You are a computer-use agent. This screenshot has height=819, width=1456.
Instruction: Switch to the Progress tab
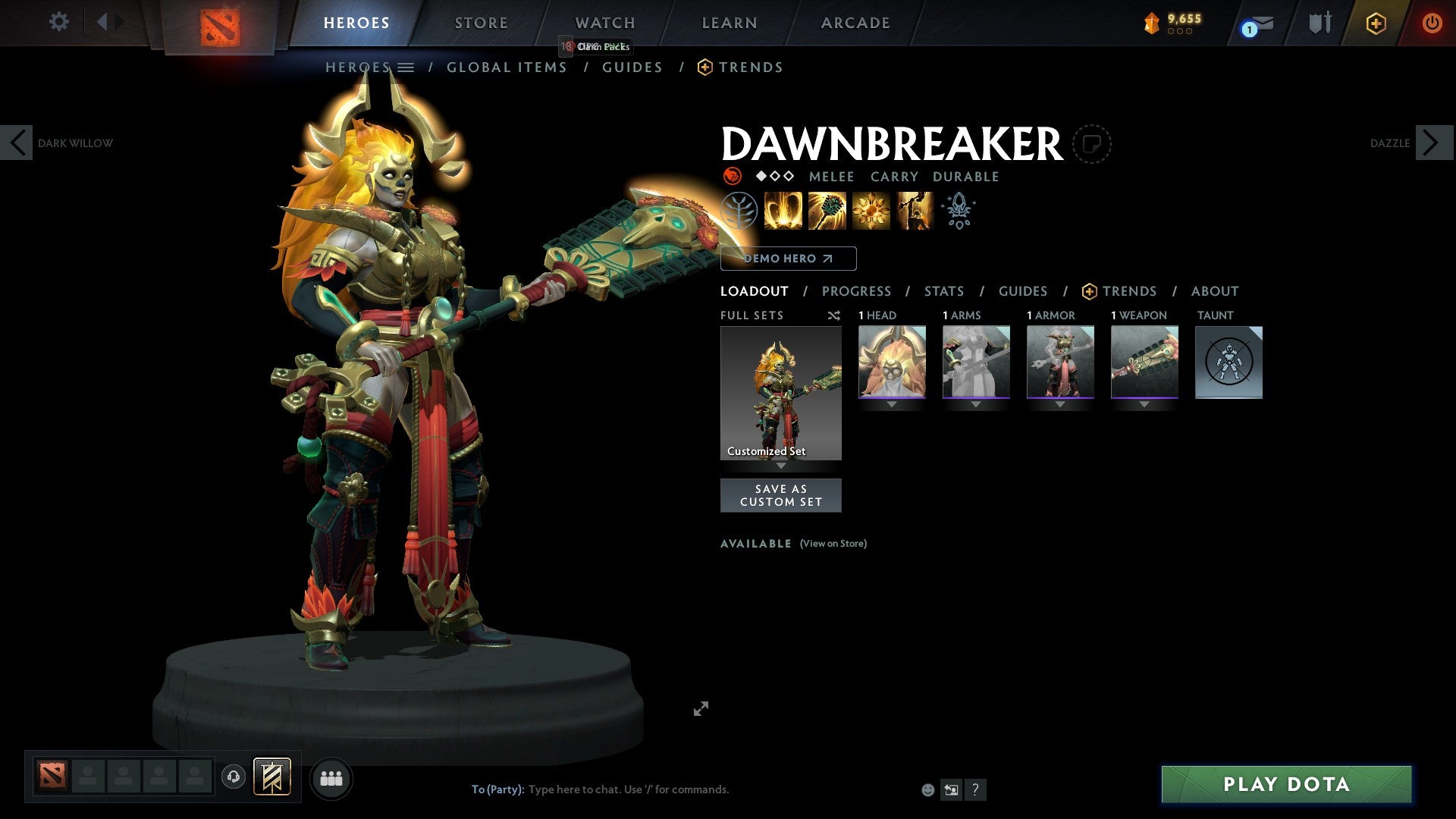point(857,291)
